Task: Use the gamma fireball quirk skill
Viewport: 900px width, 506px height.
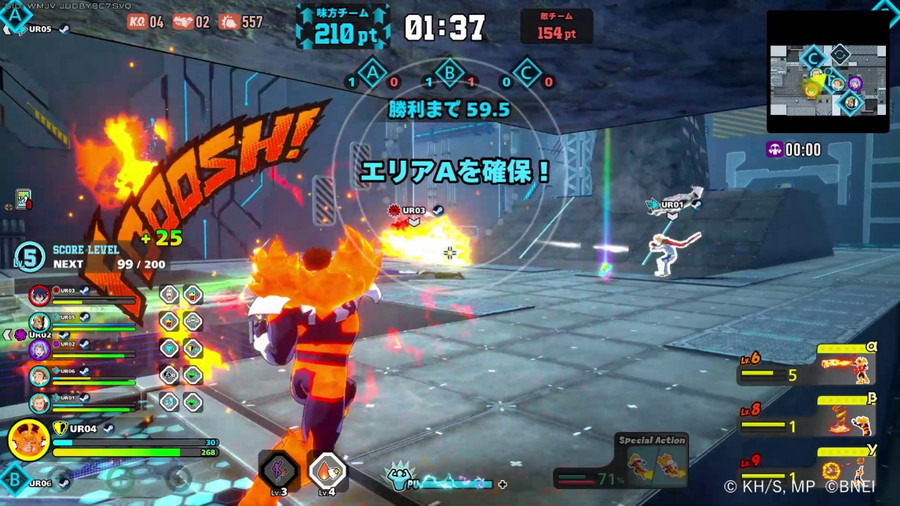Action: 845,468
